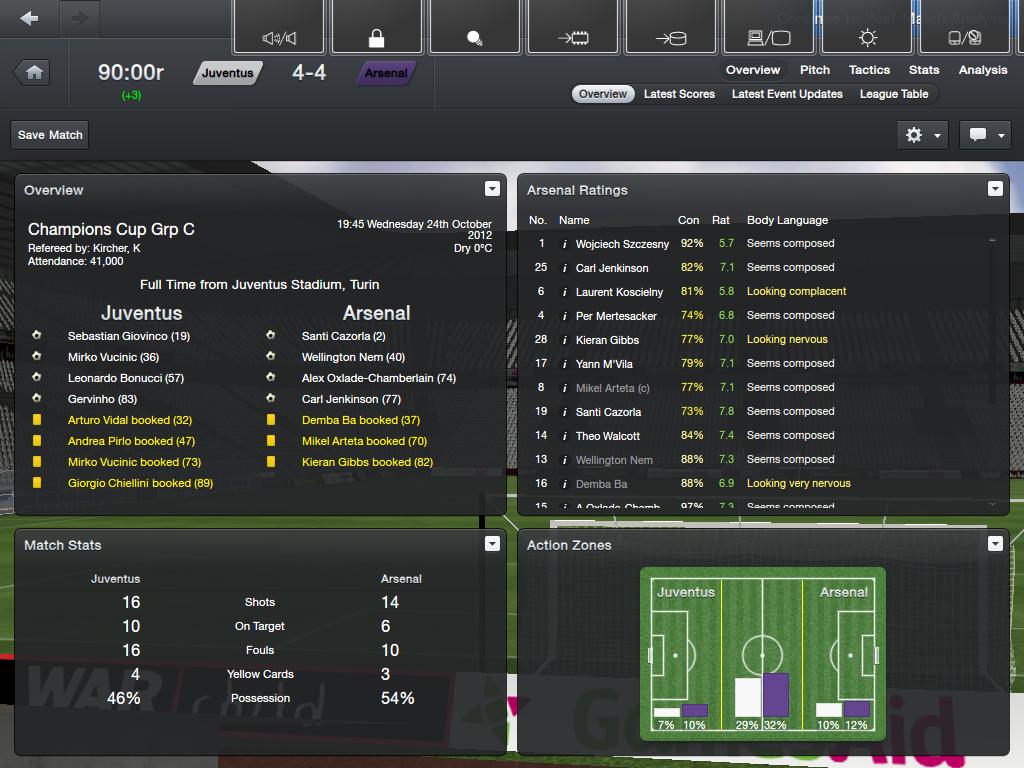Click the Juventus team name badge
Viewport: 1024px width, 768px height.
pyautogui.click(x=227, y=73)
